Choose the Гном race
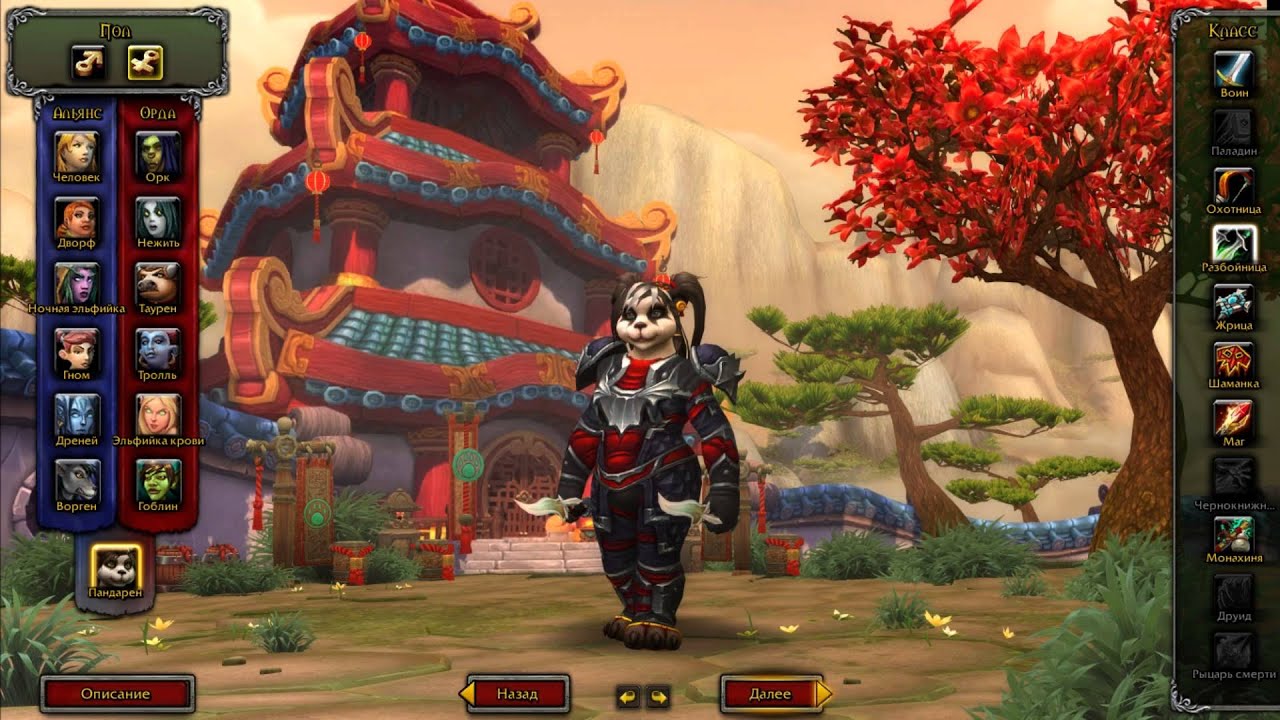 coord(78,349)
